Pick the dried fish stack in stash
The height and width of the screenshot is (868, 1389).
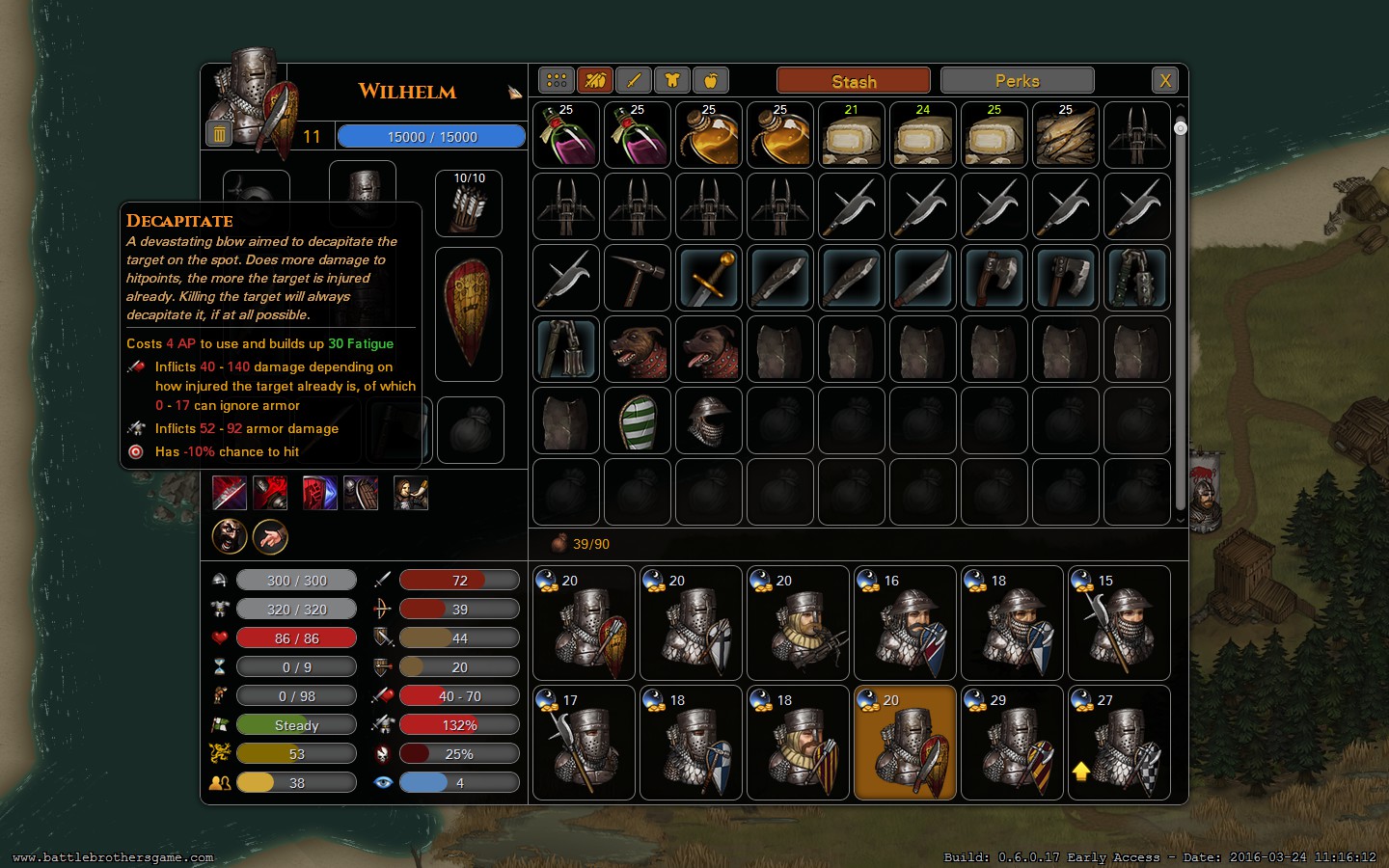[x=1065, y=136]
